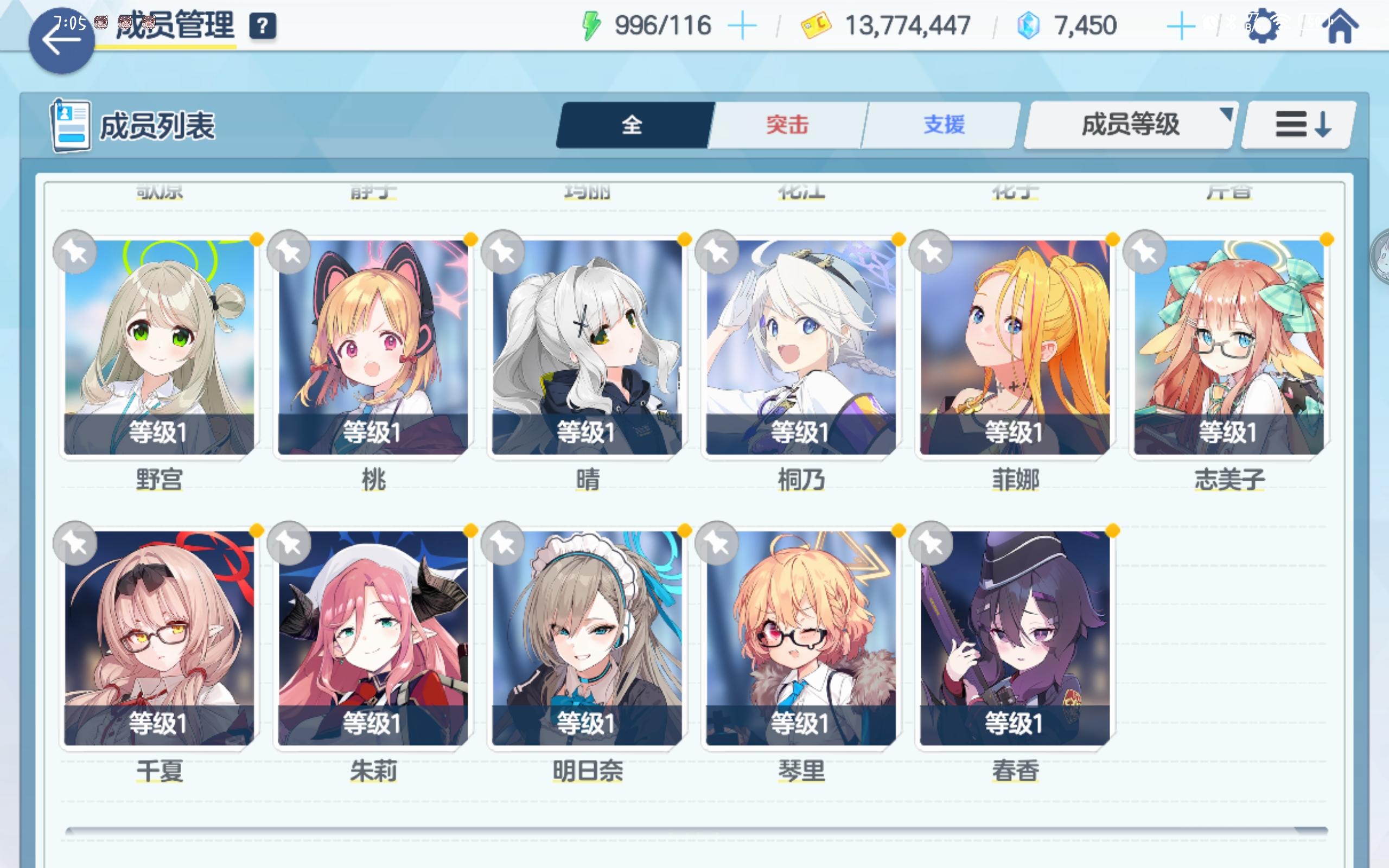
Task: Toggle the pin on 明日奈's card
Action: coord(503,543)
